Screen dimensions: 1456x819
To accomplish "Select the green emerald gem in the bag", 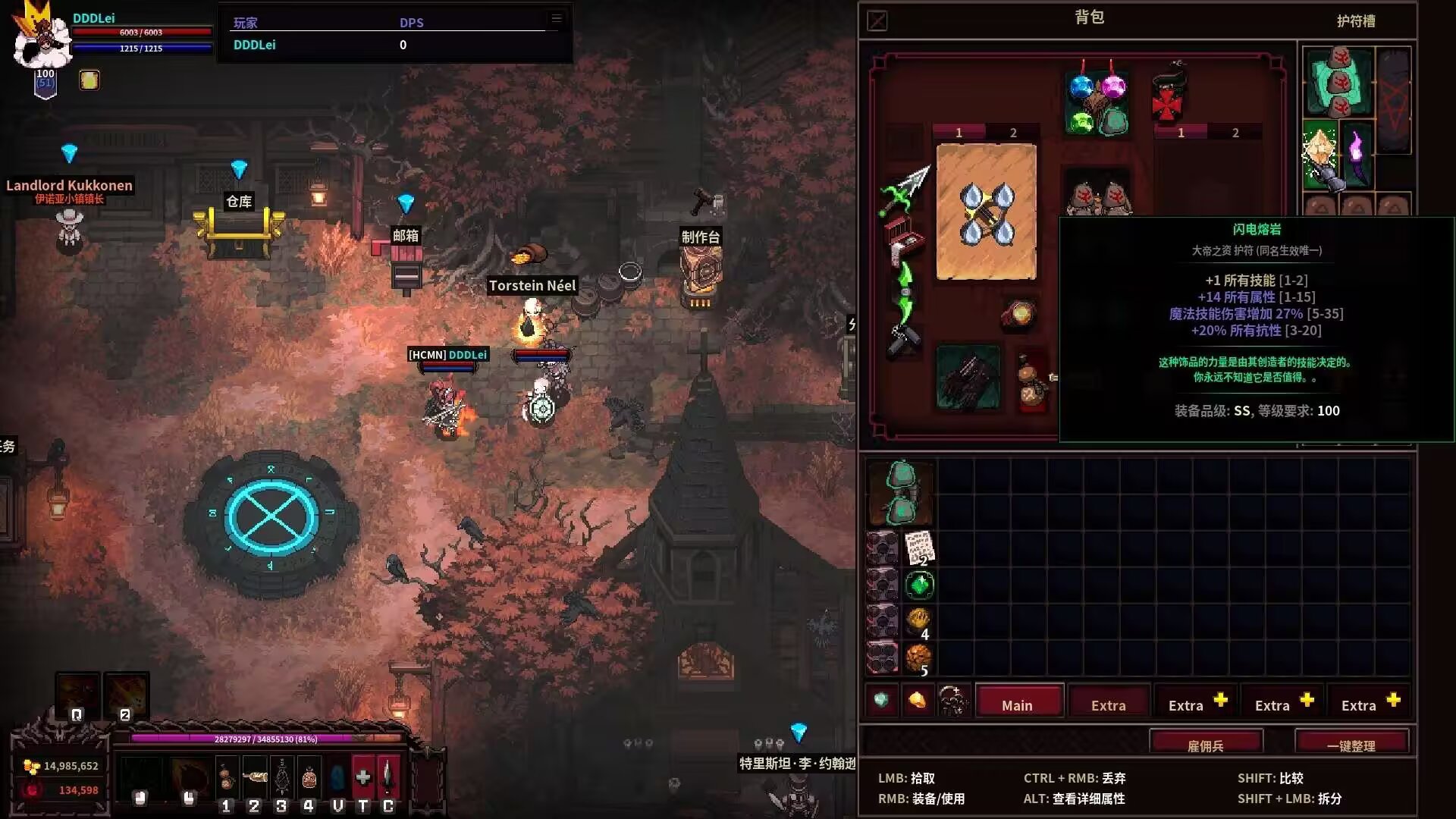I will coord(919,585).
